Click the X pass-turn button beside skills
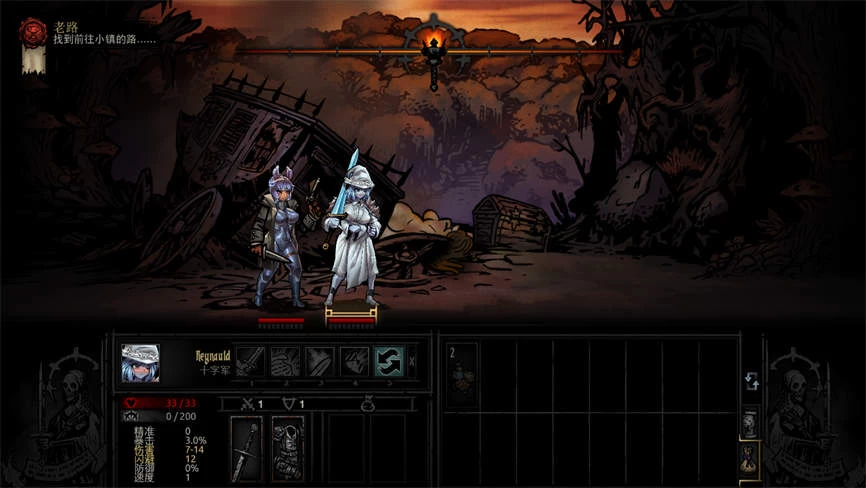Image resolution: width=866 pixels, height=488 pixels. [413, 361]
